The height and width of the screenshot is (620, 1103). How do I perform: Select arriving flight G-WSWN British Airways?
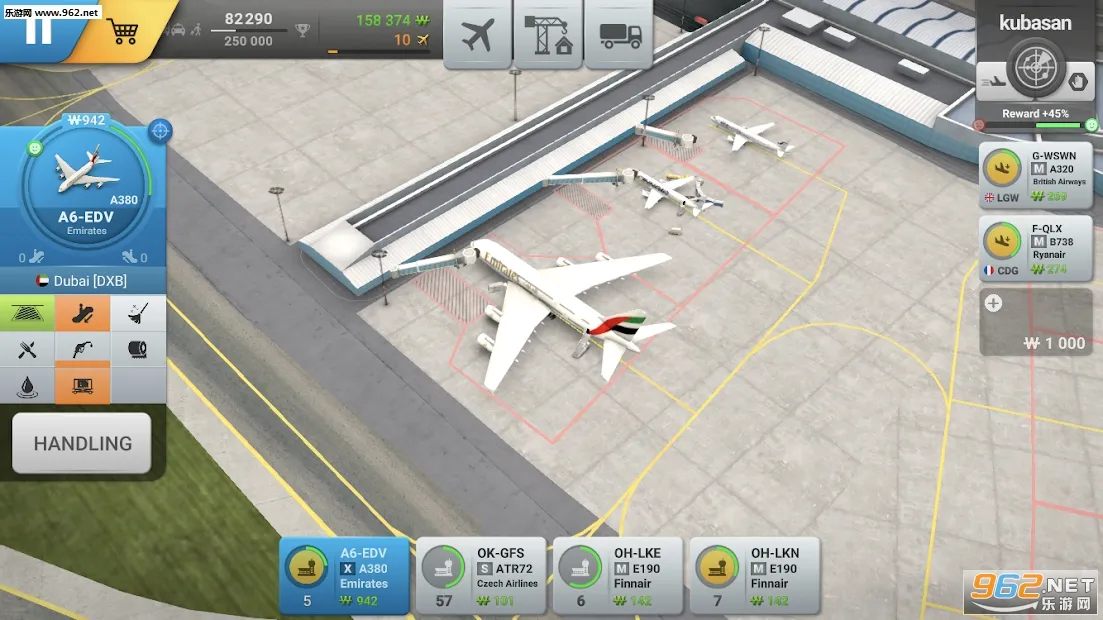(x=1035, y=176)
